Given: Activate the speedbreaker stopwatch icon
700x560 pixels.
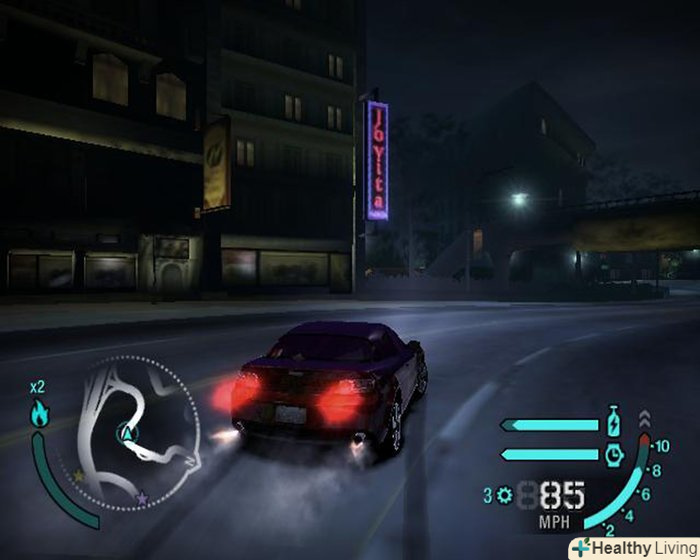Looking at the screenshot, I should pos(614,454).
